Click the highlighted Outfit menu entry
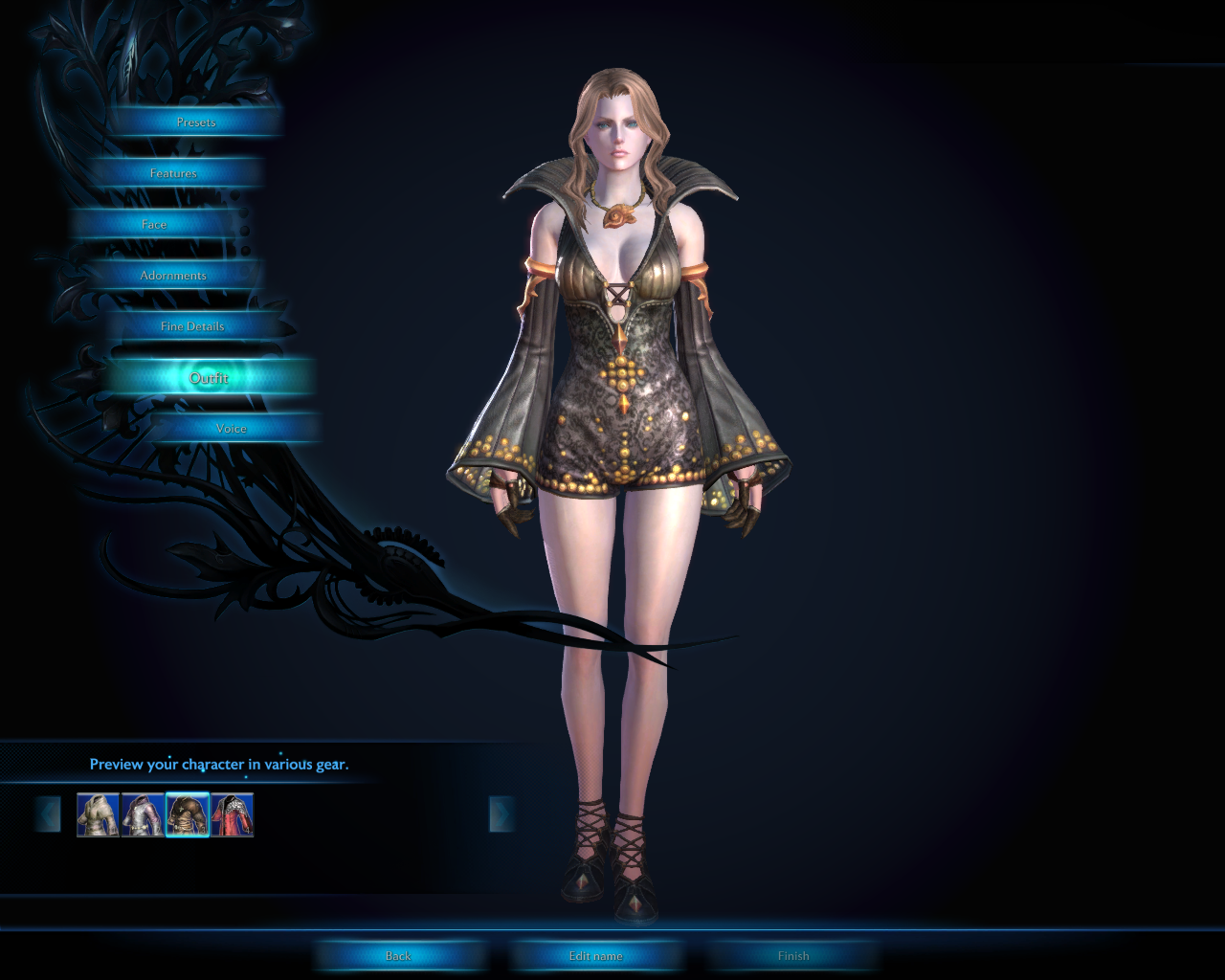The height and width of the screenshot is (980, 1225). (x=209, y=378)
